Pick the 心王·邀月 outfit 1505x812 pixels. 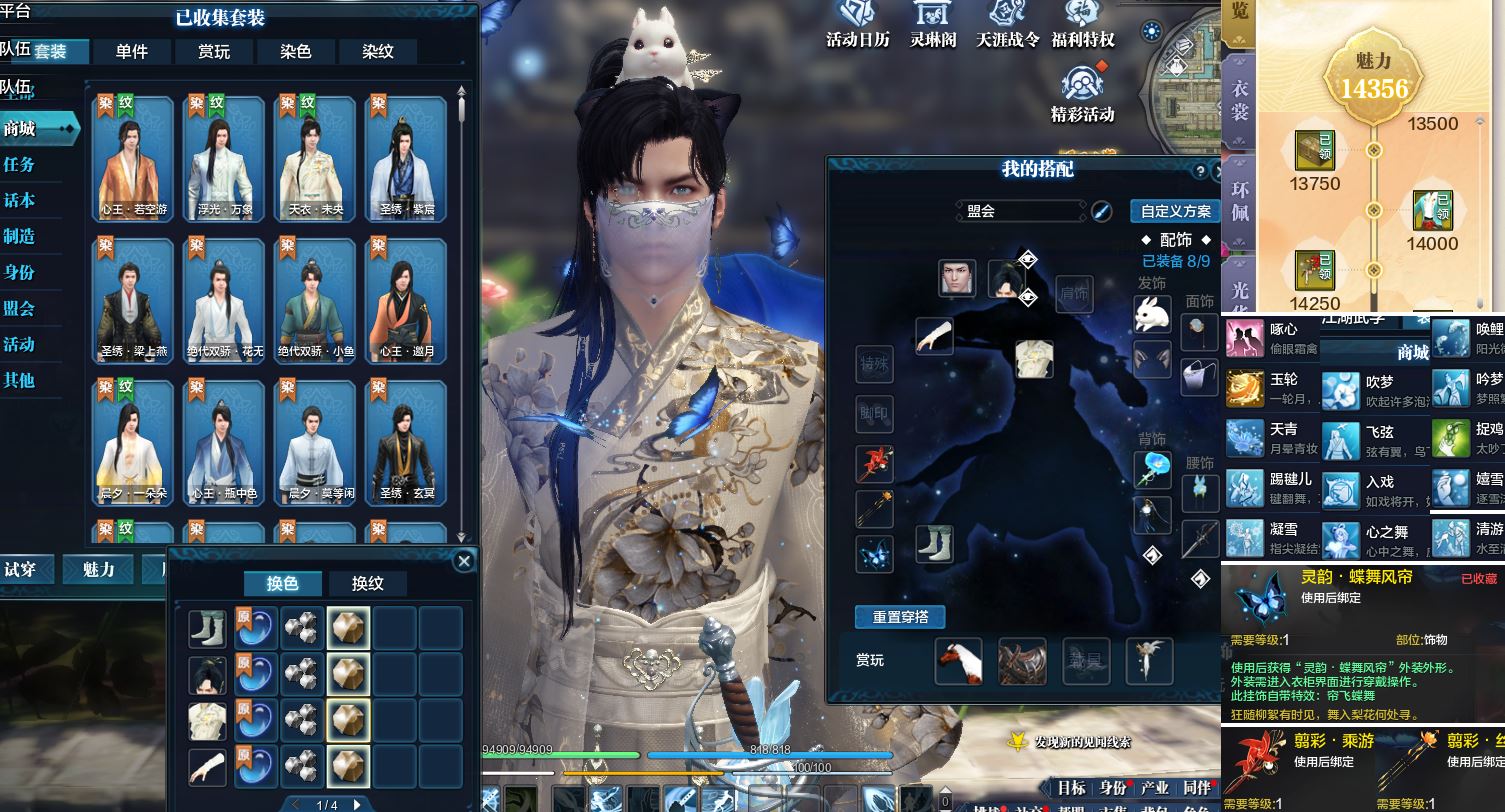(x=405, y=300)
